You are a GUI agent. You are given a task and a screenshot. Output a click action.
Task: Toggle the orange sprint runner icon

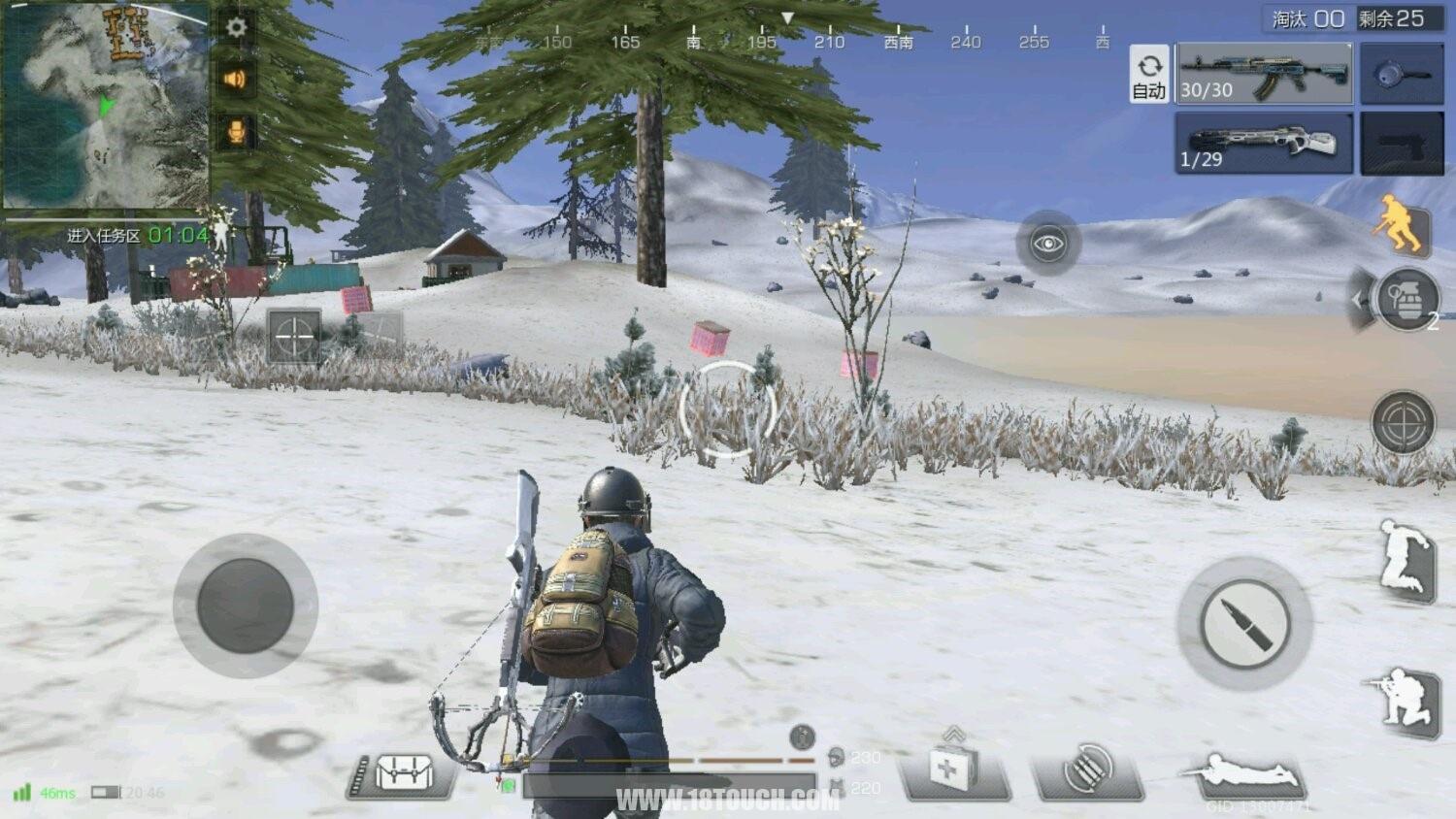pyautogui.click(x=1400, y=223)
